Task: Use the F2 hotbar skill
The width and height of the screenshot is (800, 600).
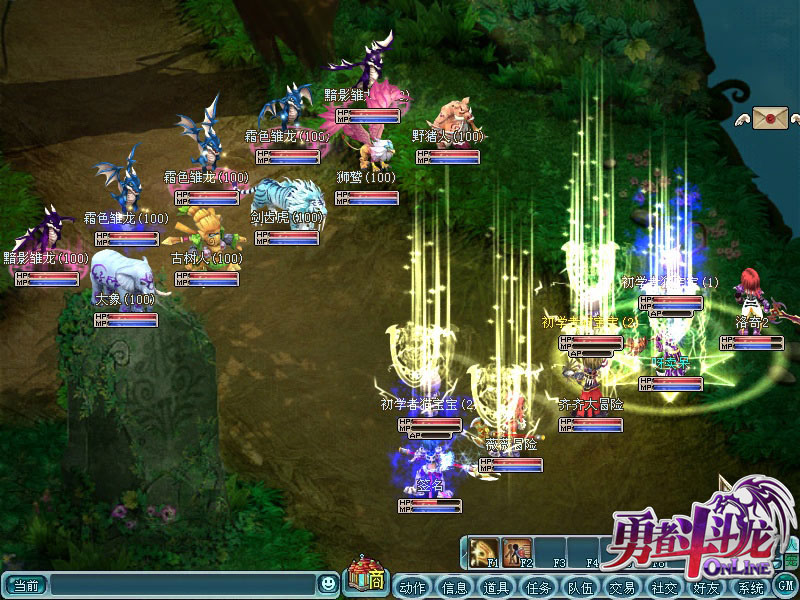Action: (517, 551)
